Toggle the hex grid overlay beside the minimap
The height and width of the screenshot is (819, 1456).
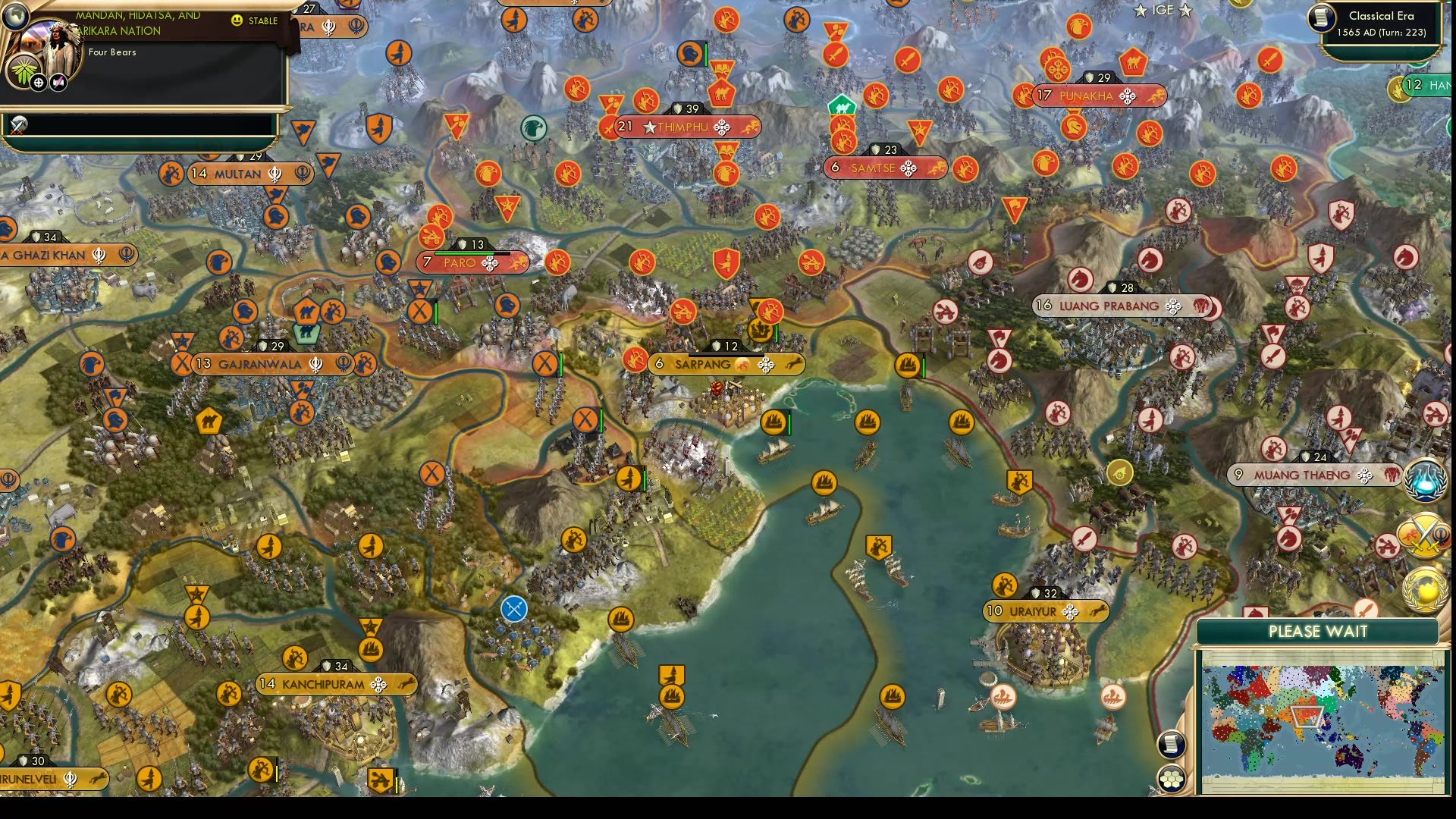point(1172,777)
